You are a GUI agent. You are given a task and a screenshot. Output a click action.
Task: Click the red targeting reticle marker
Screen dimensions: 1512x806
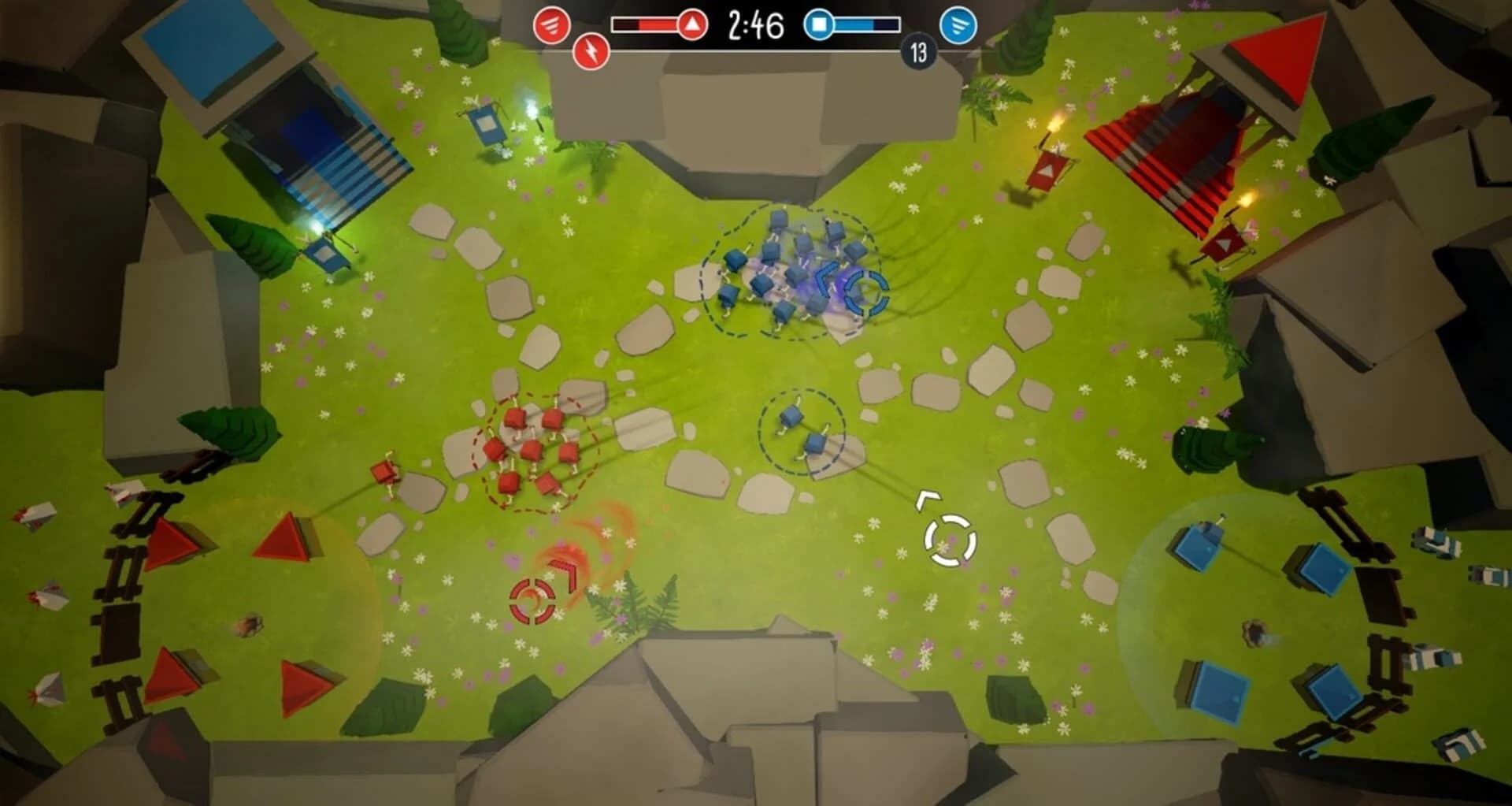click(x=532, y=602)
